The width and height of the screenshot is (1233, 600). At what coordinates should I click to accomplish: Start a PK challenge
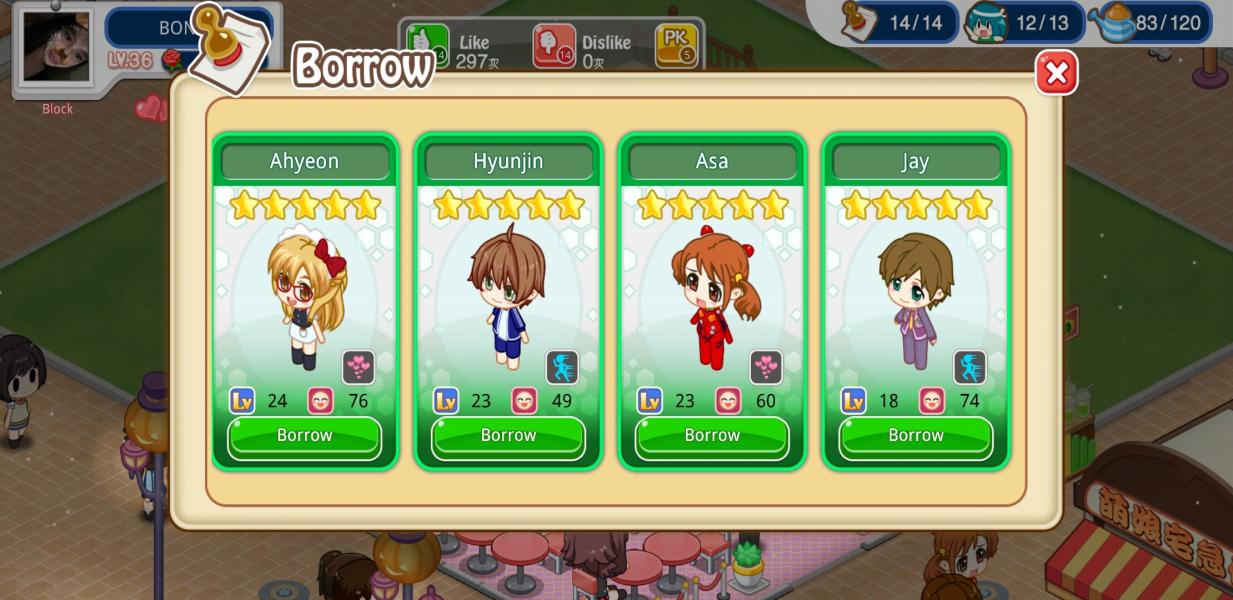click(676, 45)
